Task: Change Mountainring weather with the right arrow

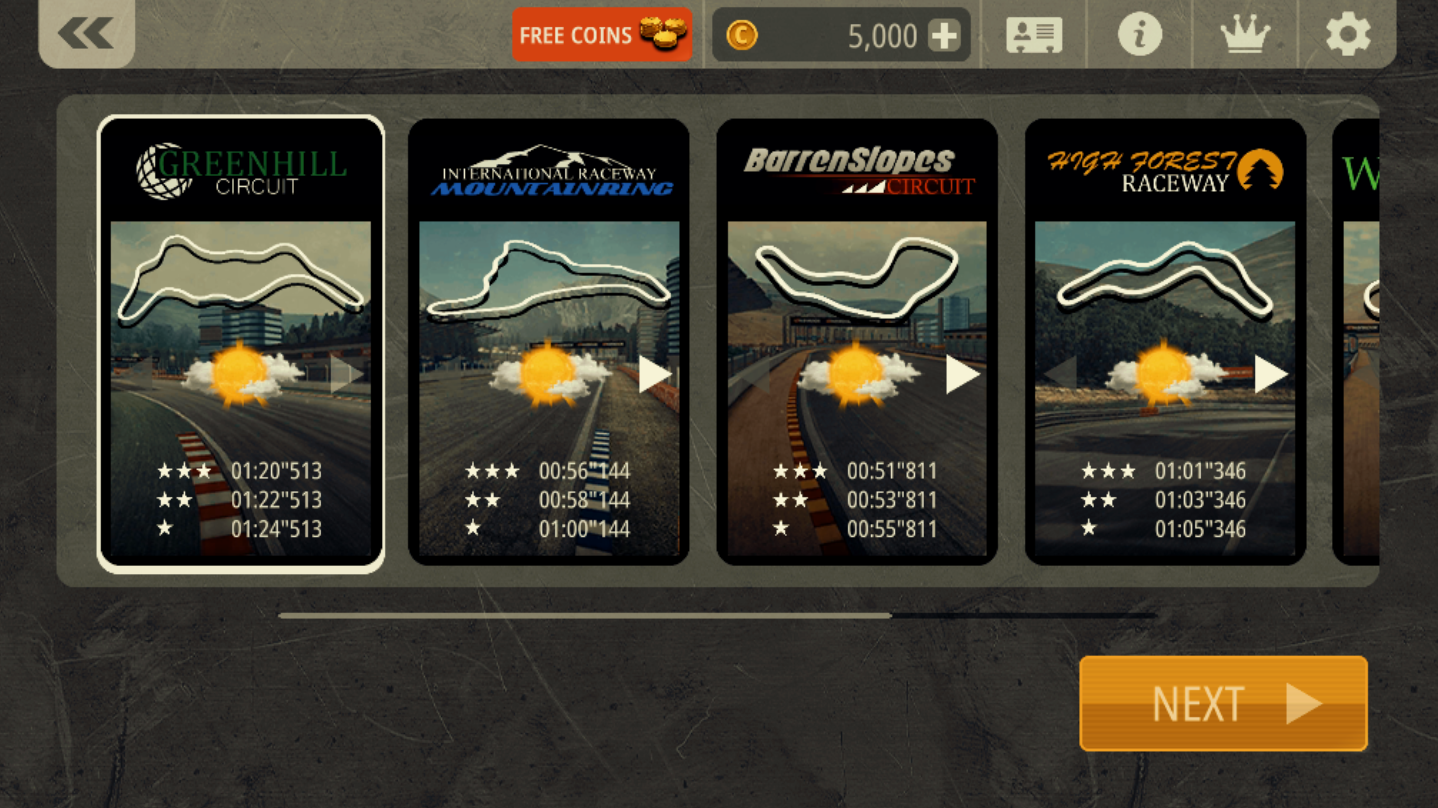Action: point(654,375)
